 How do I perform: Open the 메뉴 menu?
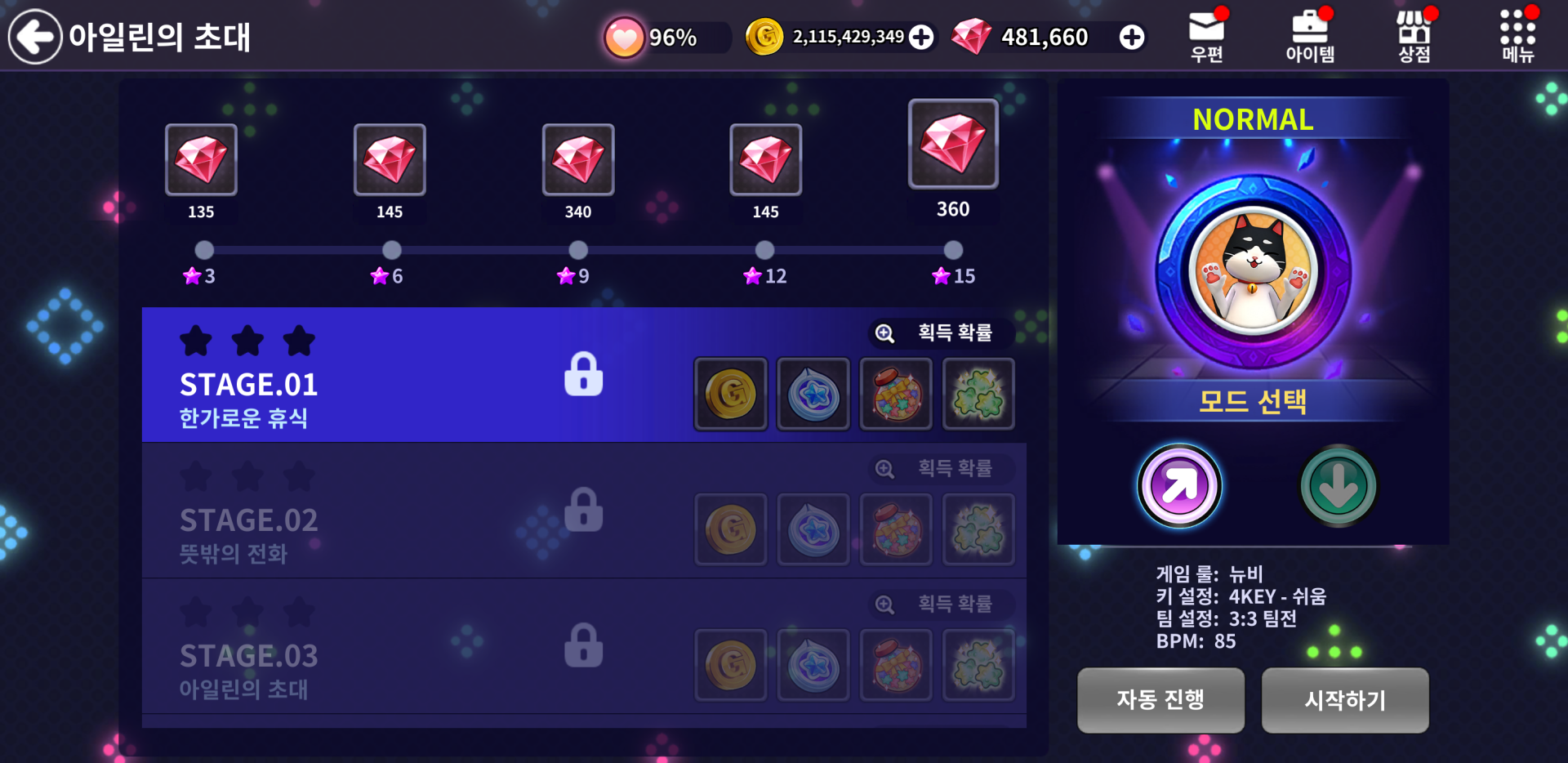coord(1517,36)
